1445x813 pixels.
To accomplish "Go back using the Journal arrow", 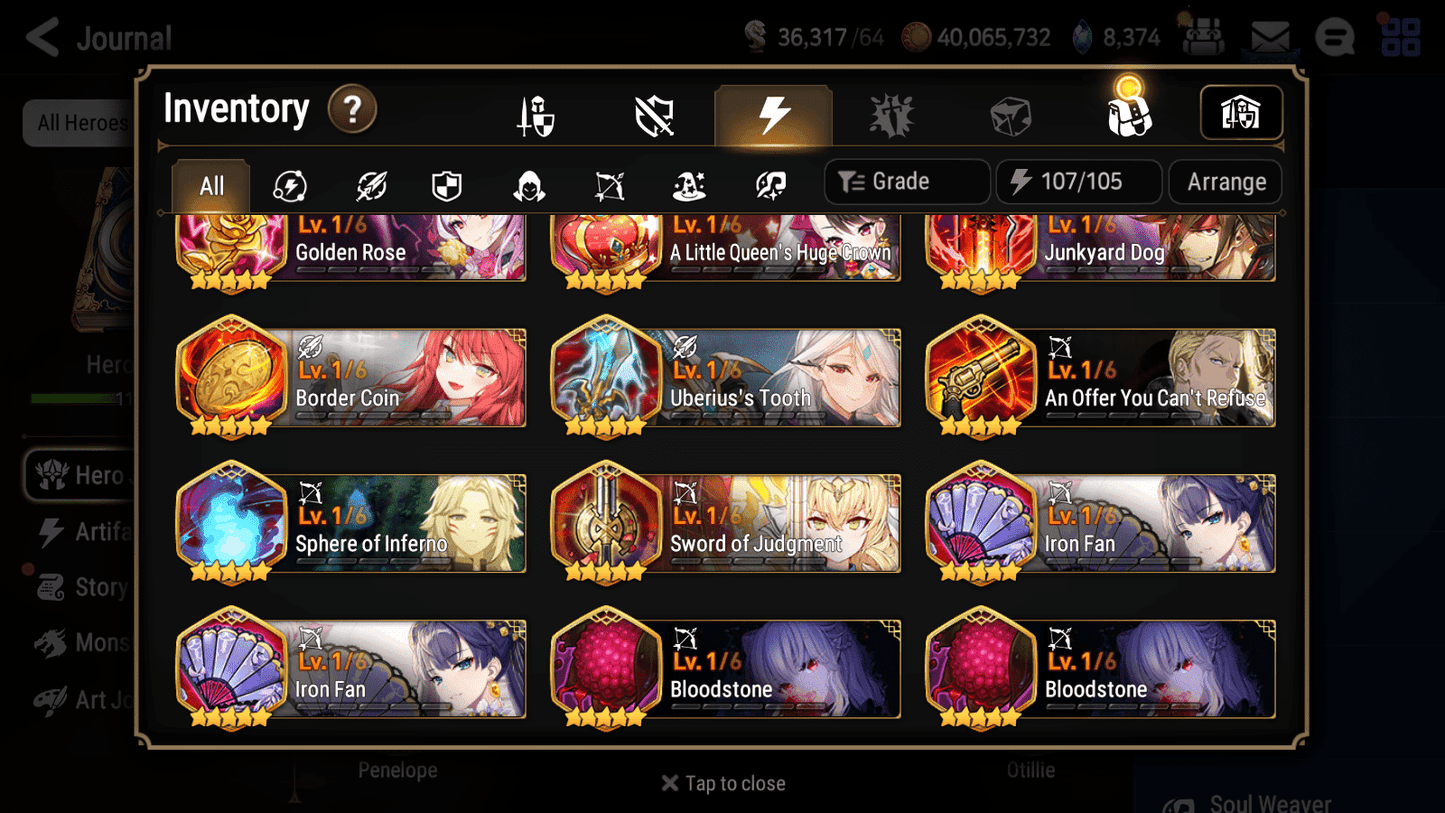I will [41, 37].
